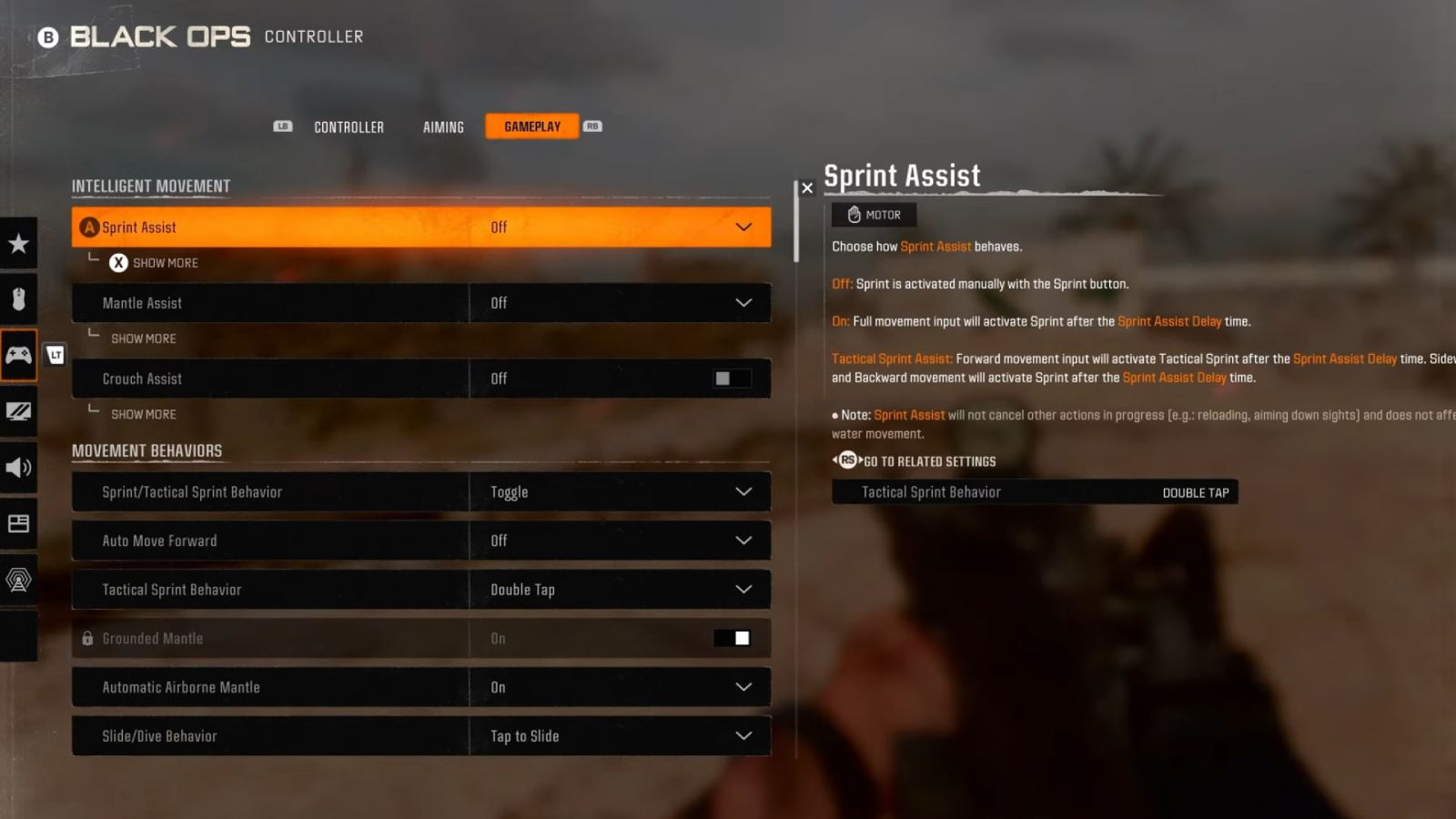Open interface settings from the sidebar
The width and height of the screenshot is (1456, 819).
point(19,523)
